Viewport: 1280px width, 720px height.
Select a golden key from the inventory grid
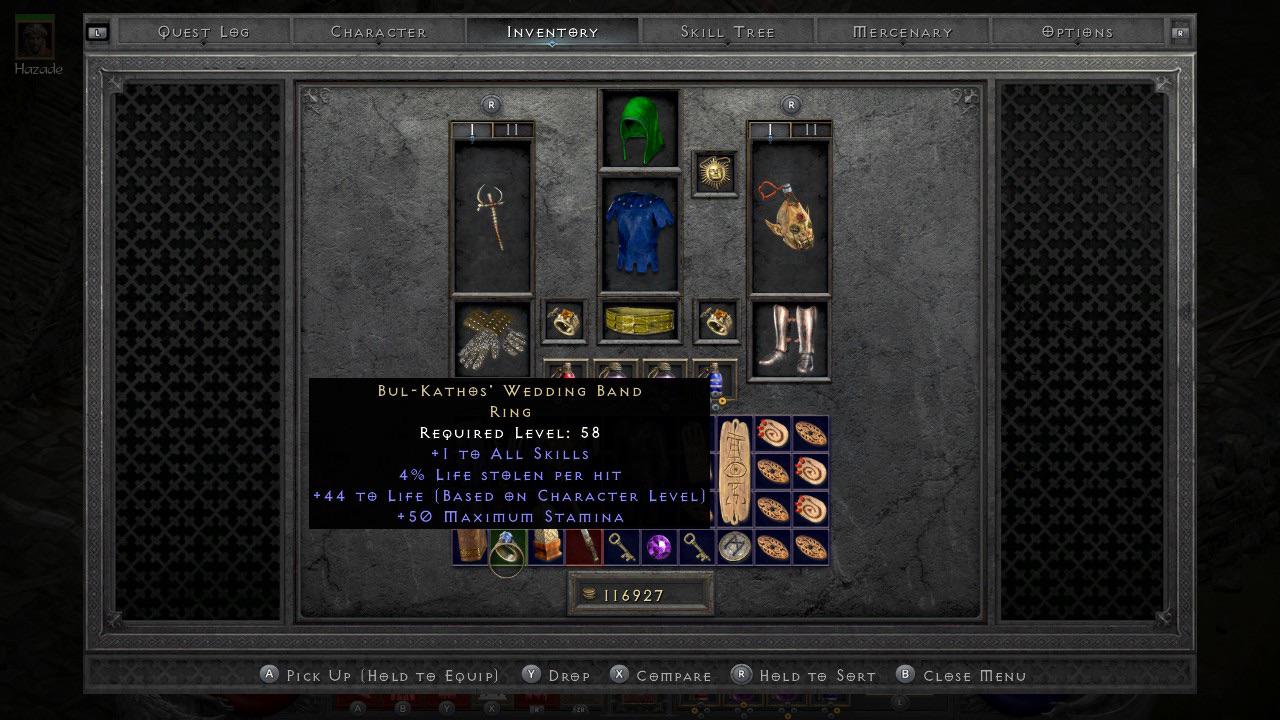pos(620,545)
